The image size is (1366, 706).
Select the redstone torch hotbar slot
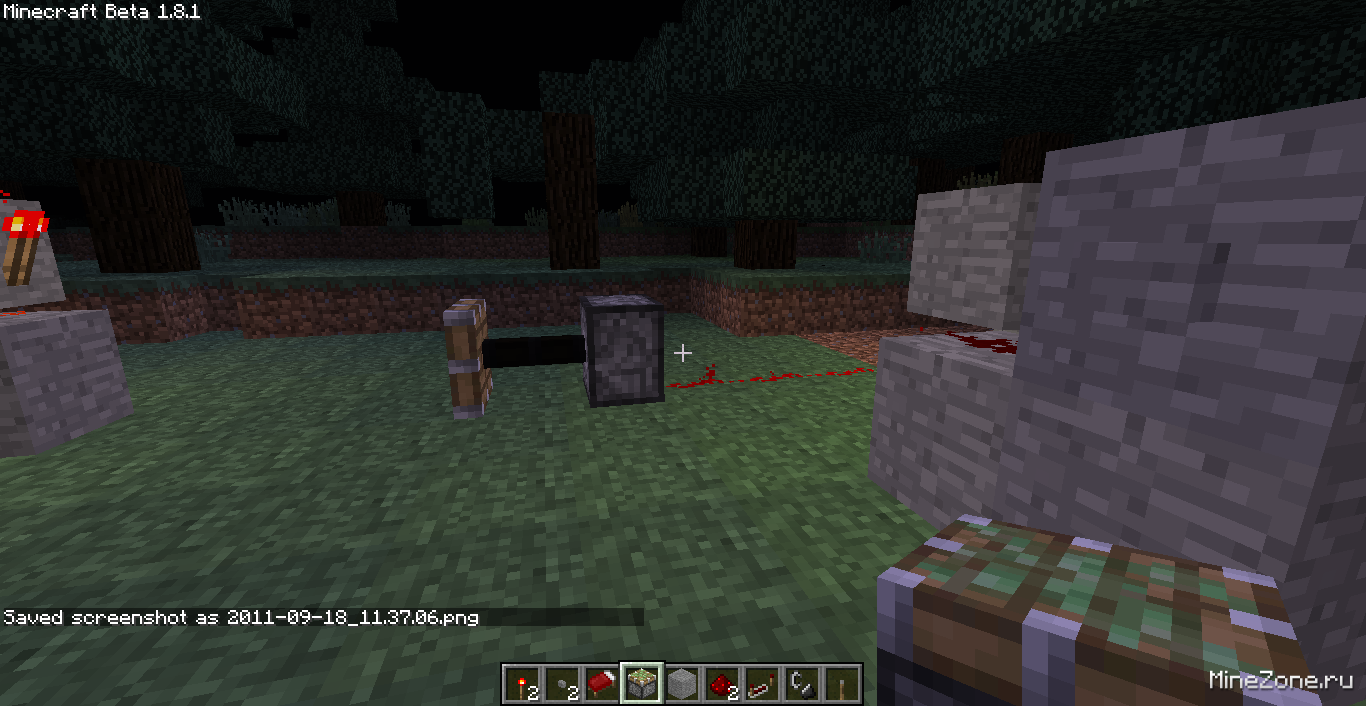click(522, 685)
